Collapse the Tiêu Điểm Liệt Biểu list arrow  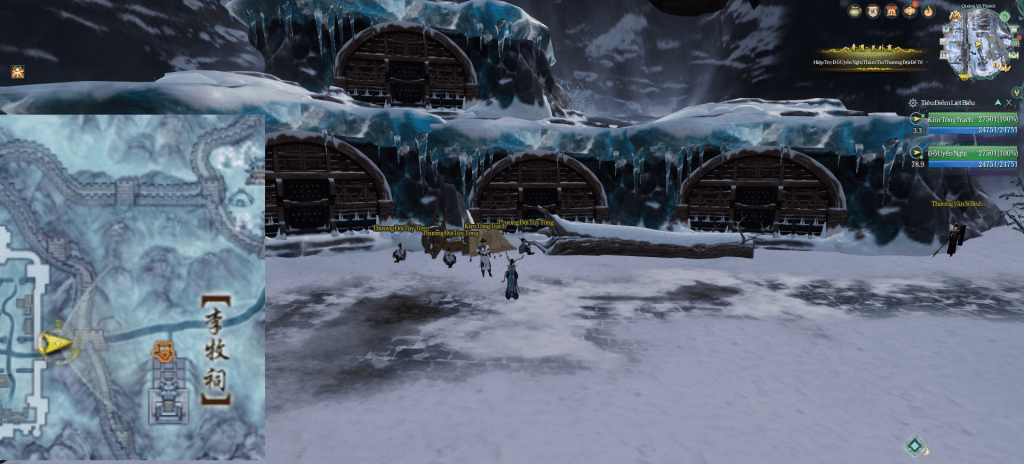996,103
